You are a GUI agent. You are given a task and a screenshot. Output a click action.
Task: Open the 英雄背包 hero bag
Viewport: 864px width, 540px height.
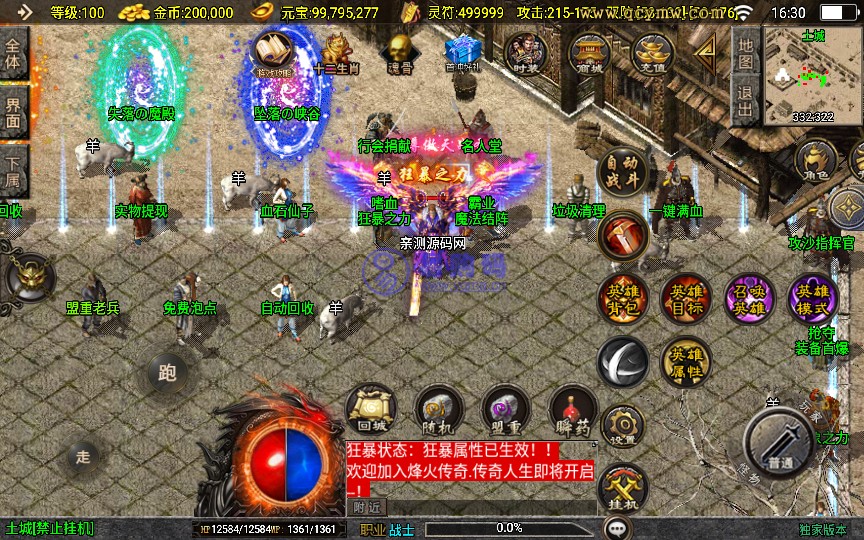coord(623,298)
